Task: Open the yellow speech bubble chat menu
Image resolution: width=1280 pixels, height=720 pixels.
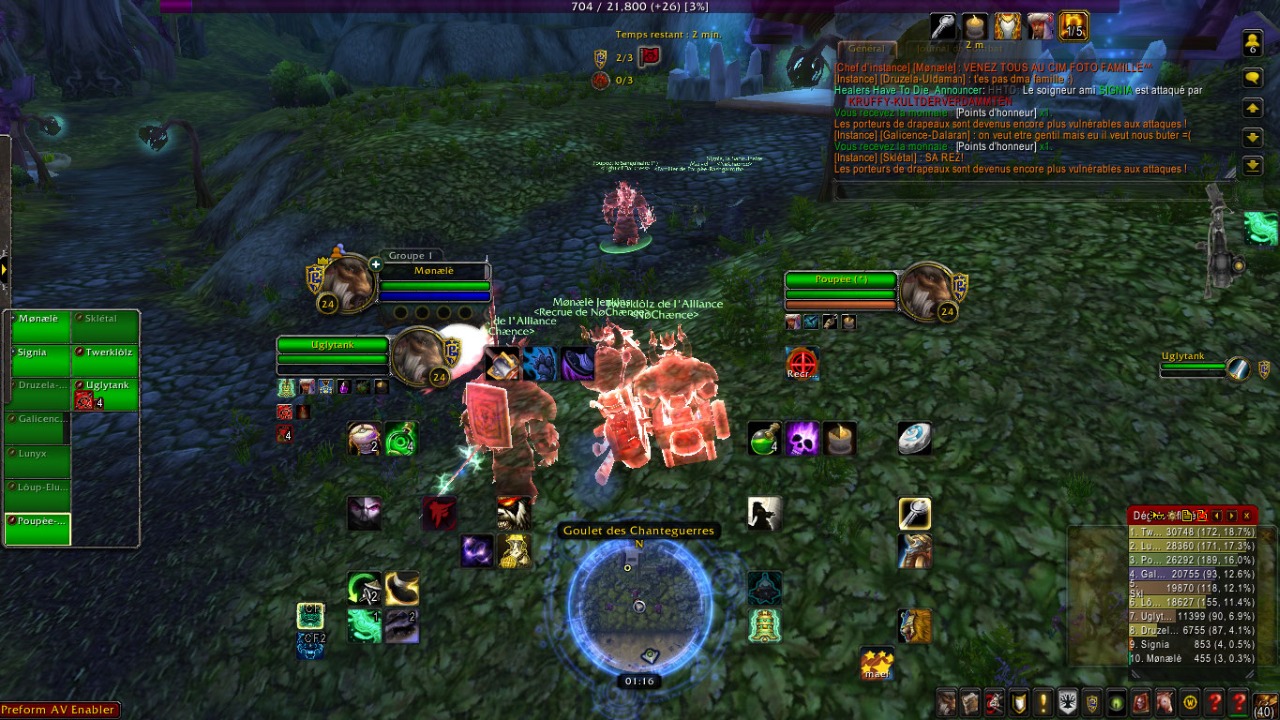Action: tap(1252, 77)
